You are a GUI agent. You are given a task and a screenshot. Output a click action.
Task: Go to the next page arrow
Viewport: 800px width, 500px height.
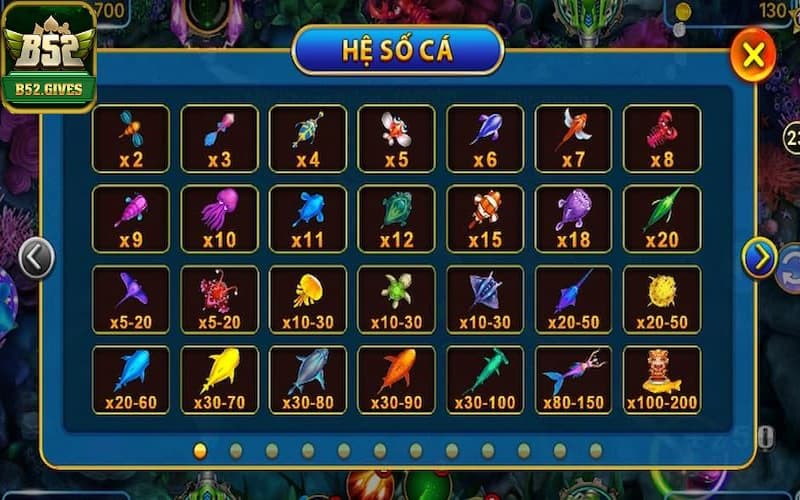click(759, 258)
